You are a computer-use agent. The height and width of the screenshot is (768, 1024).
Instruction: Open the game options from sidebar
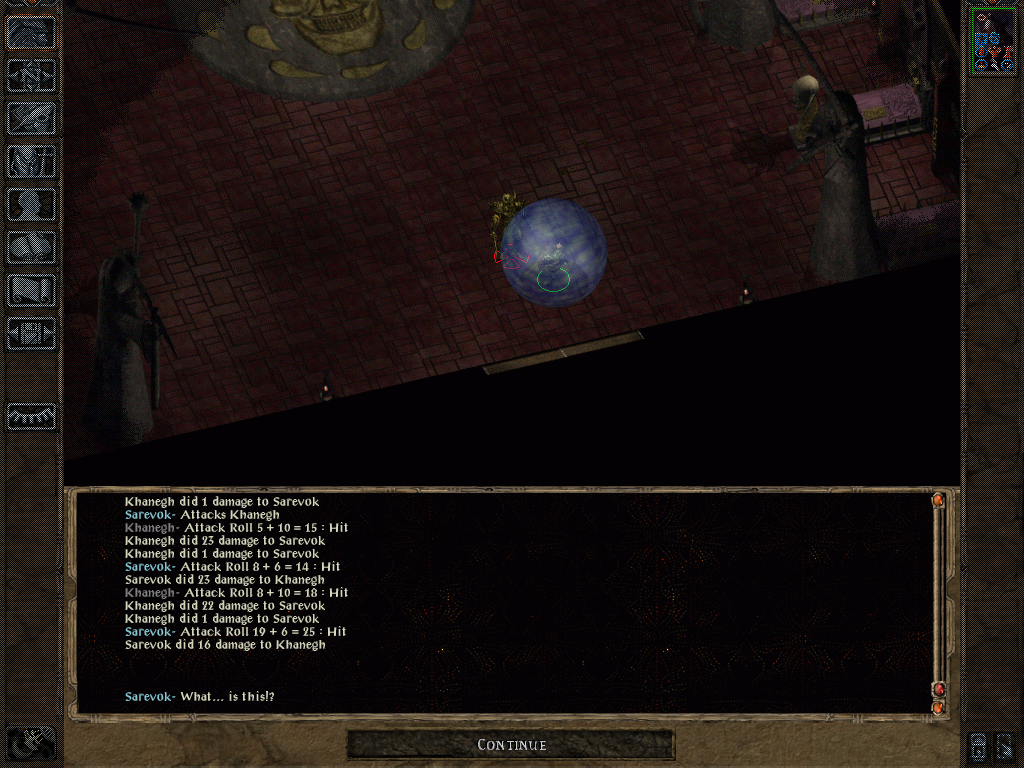click(x=31, y=333)
